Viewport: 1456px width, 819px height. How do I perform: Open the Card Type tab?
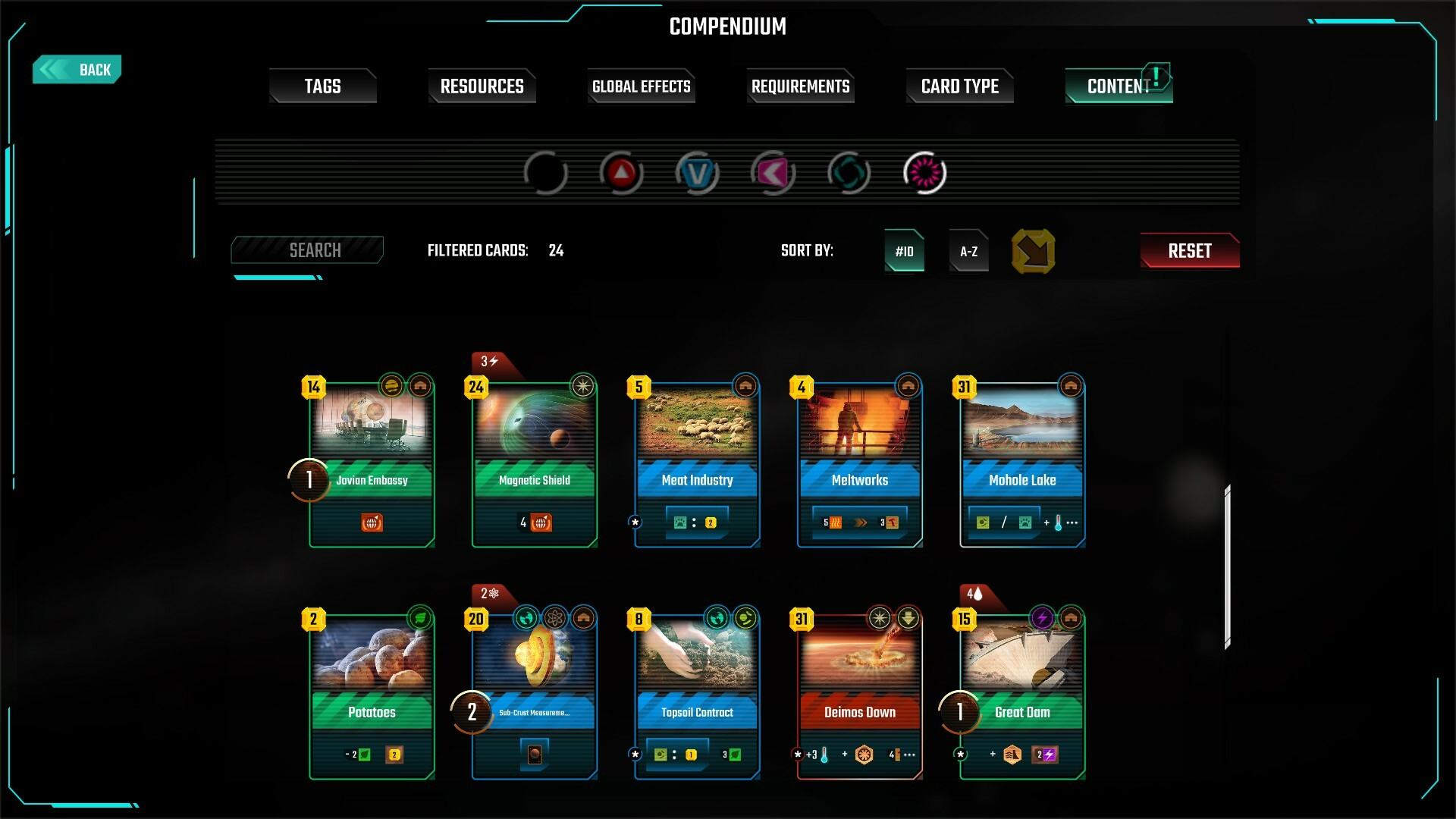click(959, 86)
